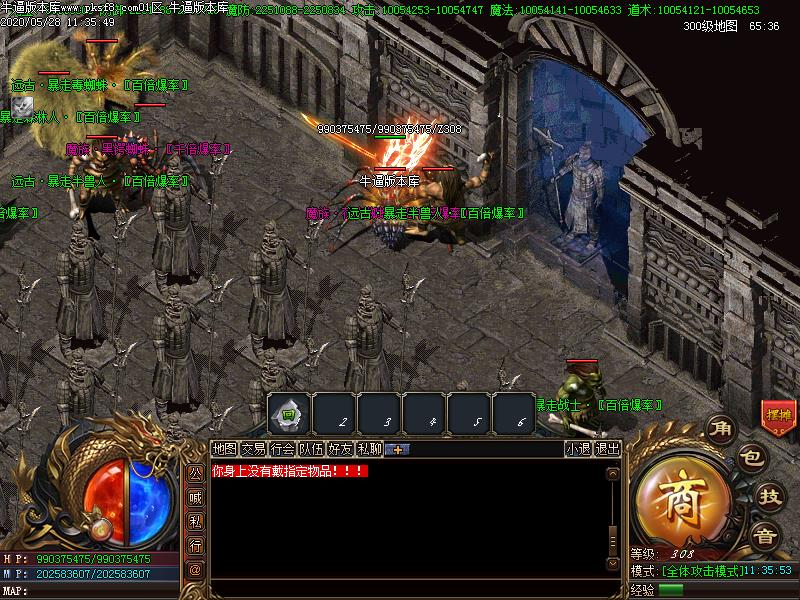The image size is (800, 600).
Task: Use the return scroll in first hotbar slot
Action: pyautogui.click(x=288, y=413)
